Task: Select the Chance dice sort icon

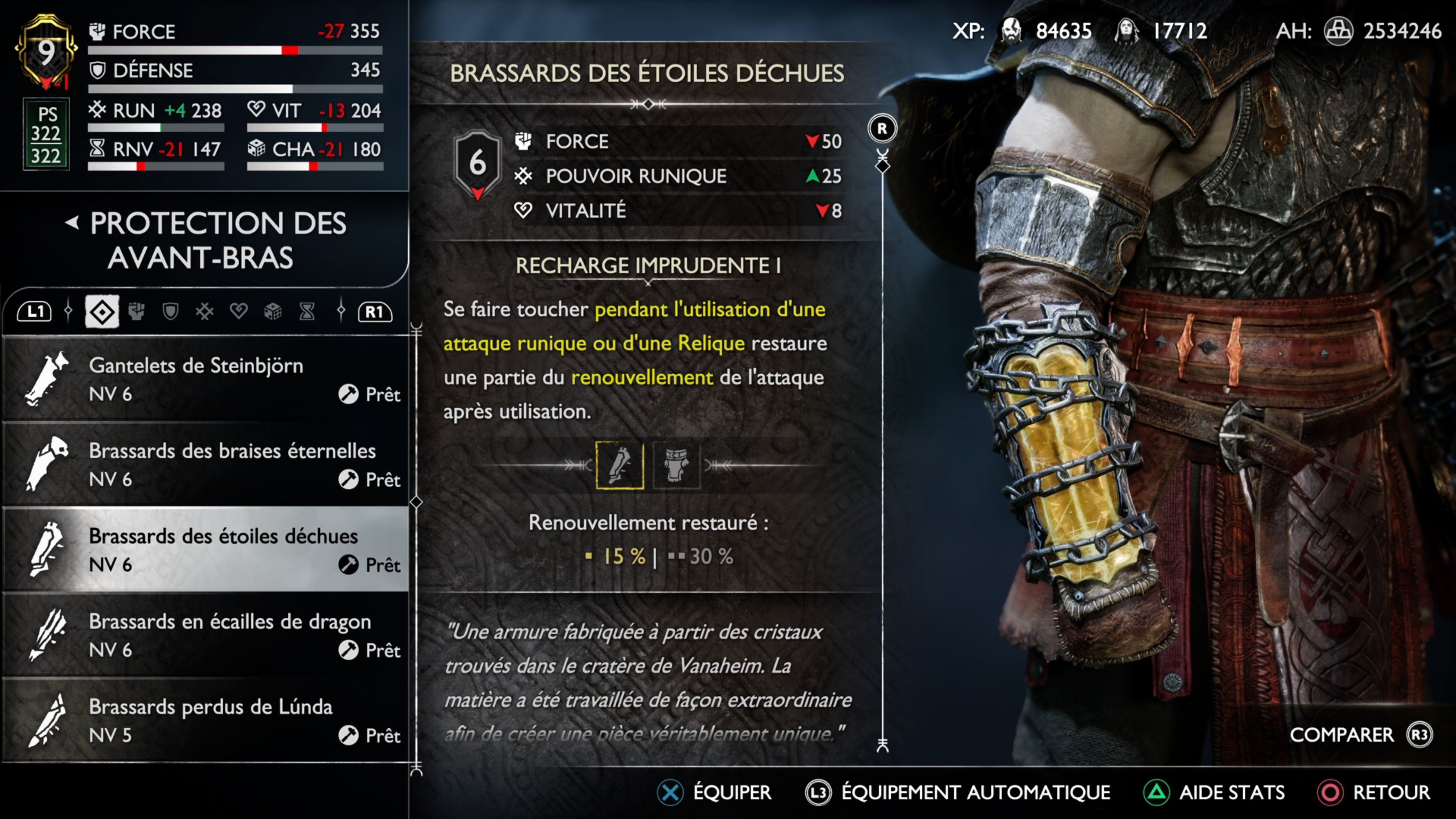Action: click(273, 311)
